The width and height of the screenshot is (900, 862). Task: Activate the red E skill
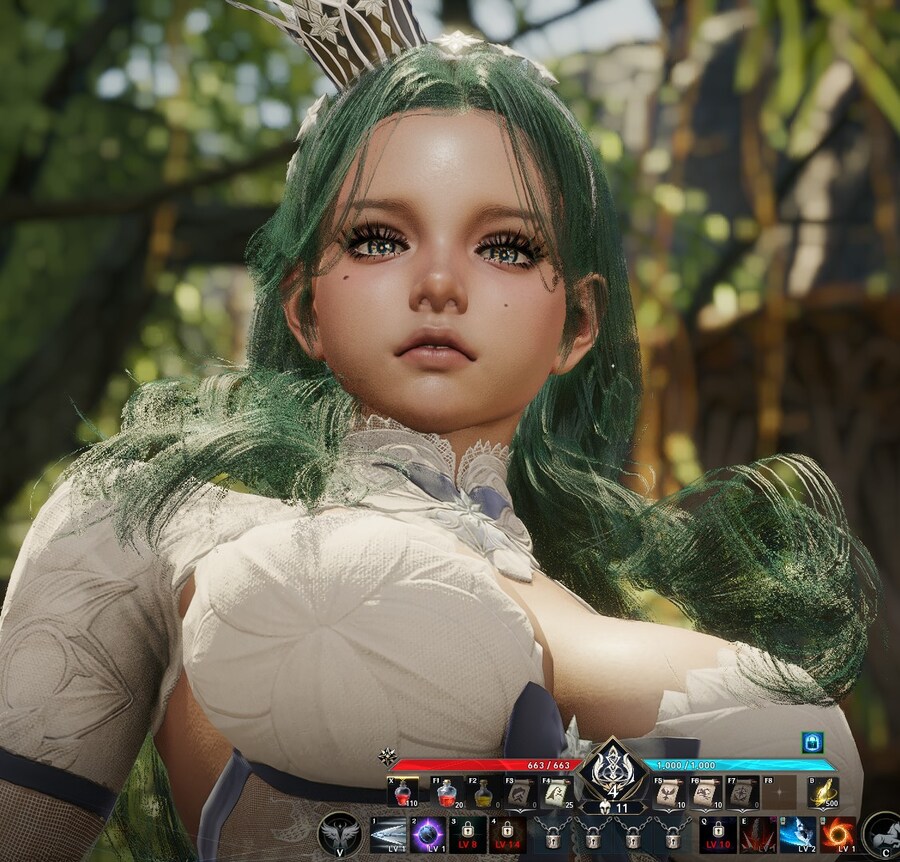(x=757, y=835)
